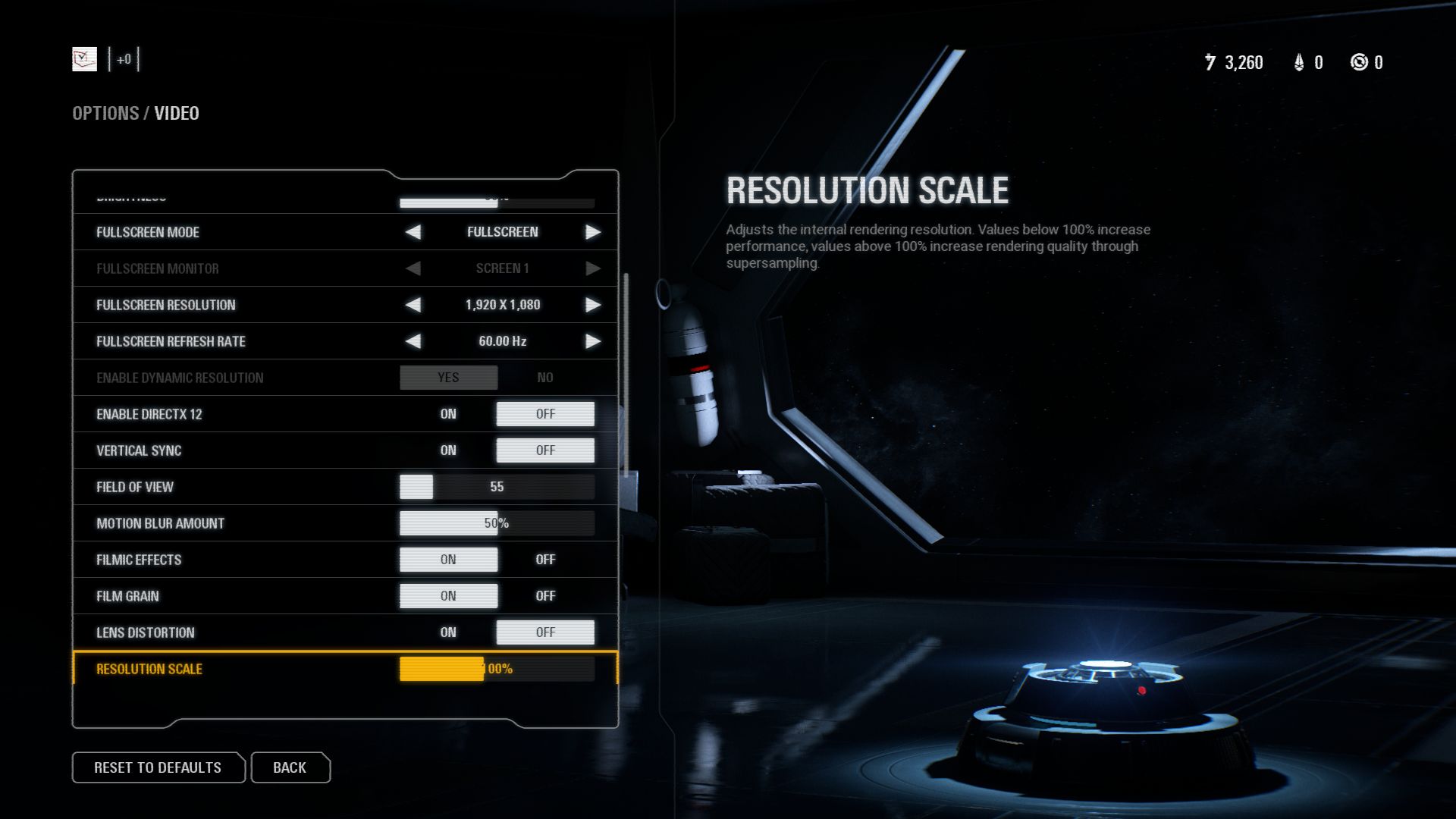Turn Filmic Effects OFF
The width and height of the screenshot is (1456, 819).
point(545,560)
